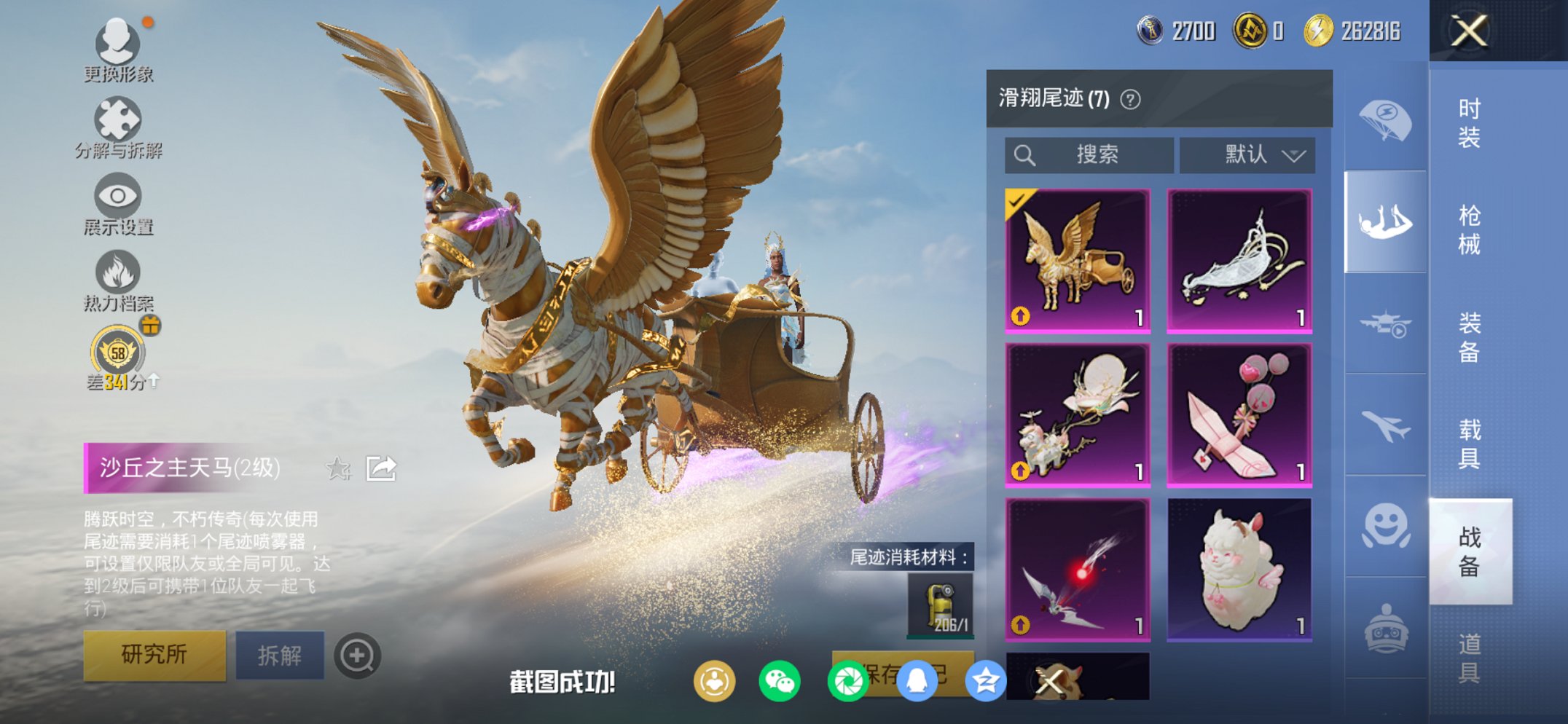Open the 默认 sorting dropdown
1568x724 pixels.
[1246, 155]
